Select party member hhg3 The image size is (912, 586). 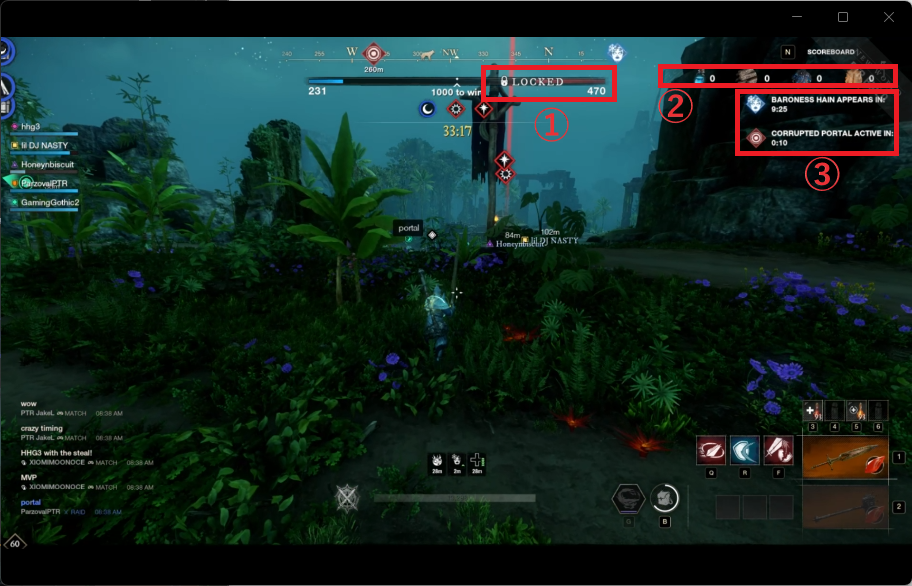[31, 127]
